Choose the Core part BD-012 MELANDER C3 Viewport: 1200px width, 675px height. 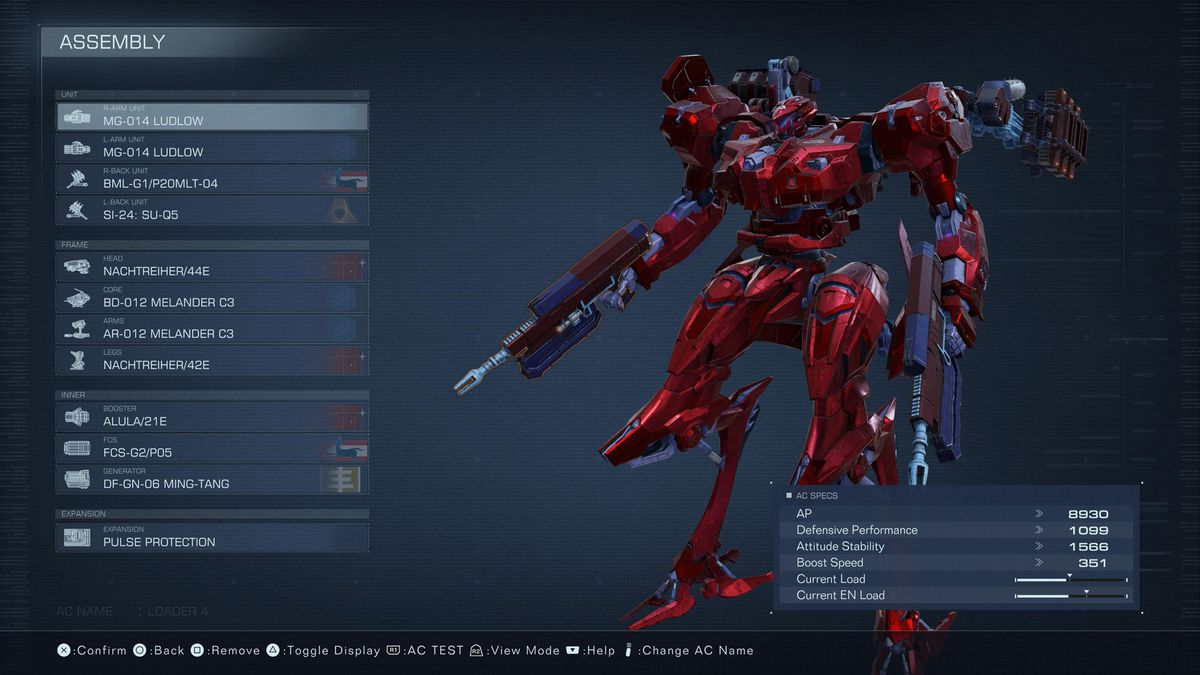212,297
